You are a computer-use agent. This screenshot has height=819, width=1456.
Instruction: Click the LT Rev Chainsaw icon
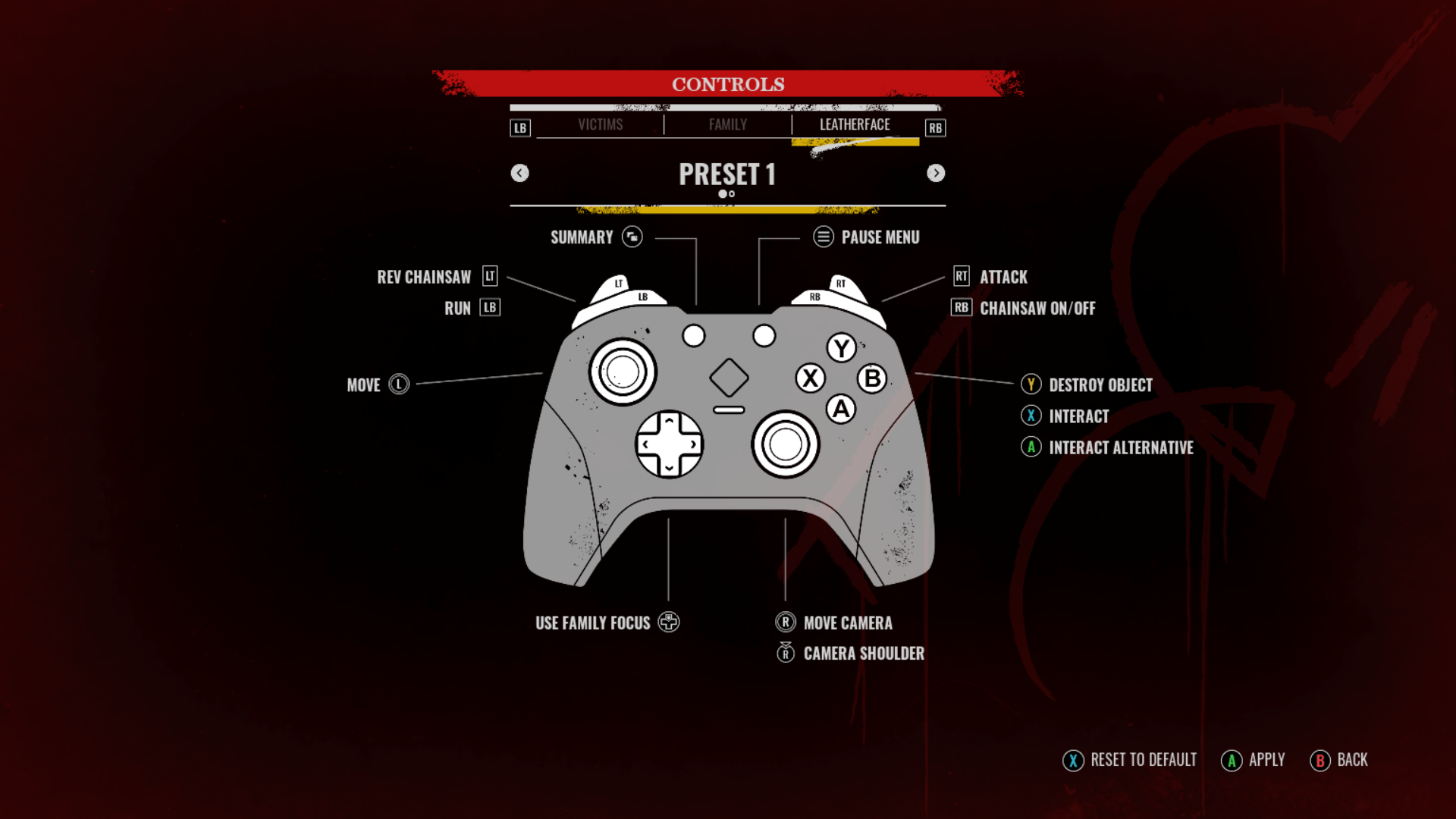[488, 277]
